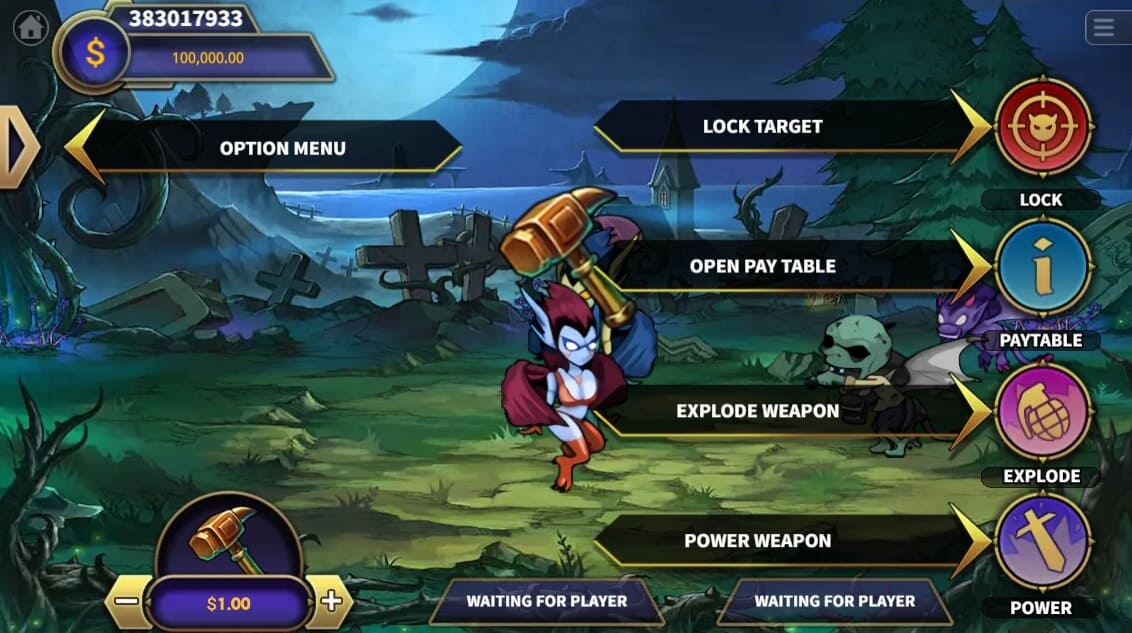This screenshot has height=633, width=1132.
Task: Decrease the bet with the minus button
Action: 127,602
